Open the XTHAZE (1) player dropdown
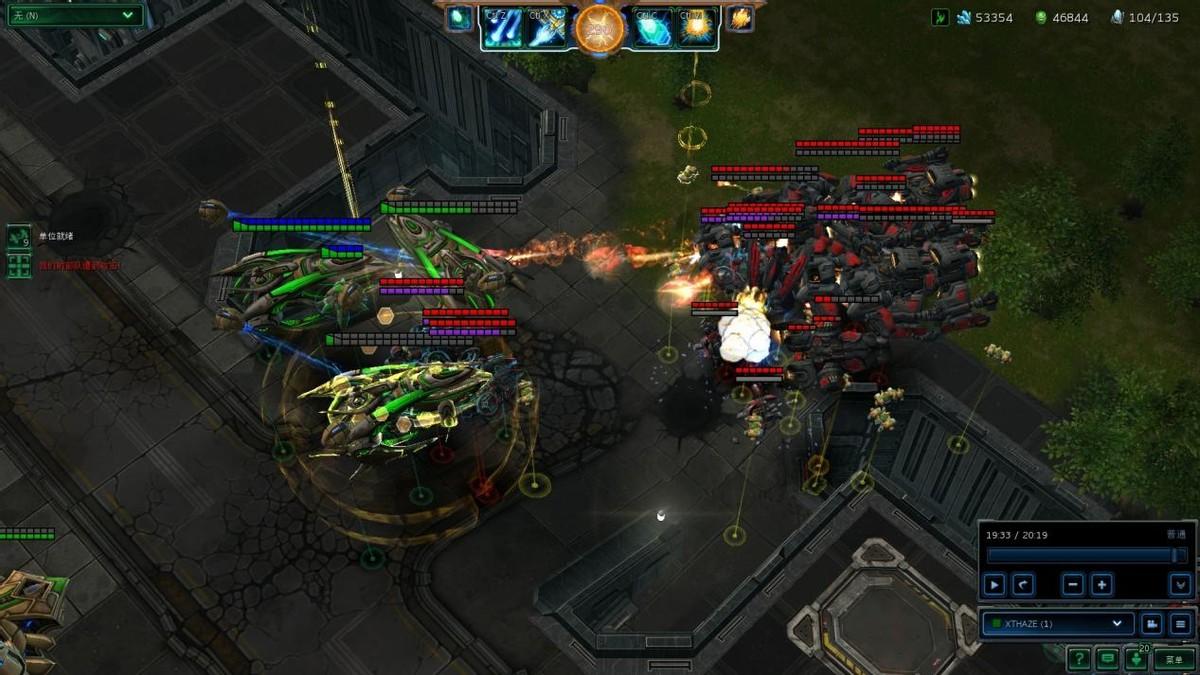 1058,624
